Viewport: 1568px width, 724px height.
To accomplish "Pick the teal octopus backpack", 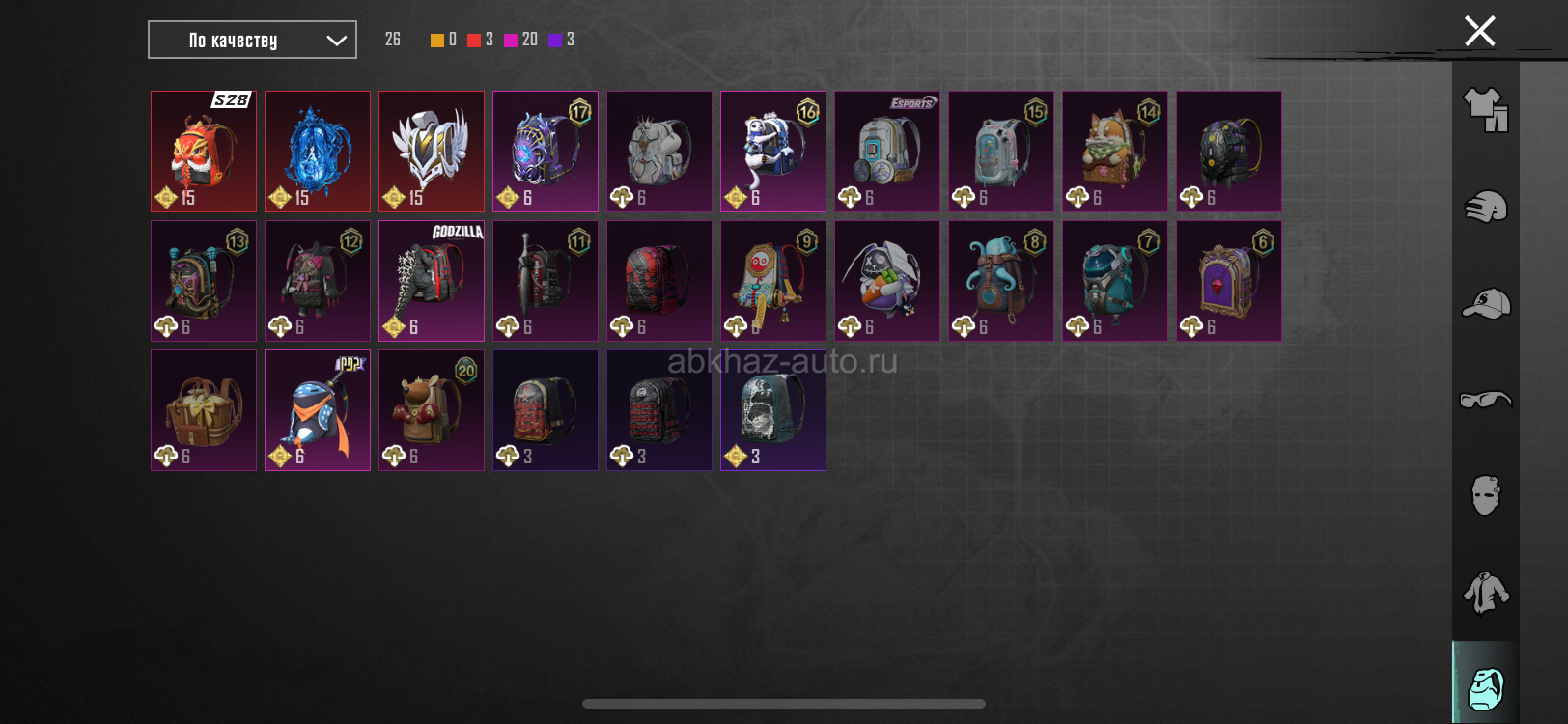I will click(x=1001, y=281).
